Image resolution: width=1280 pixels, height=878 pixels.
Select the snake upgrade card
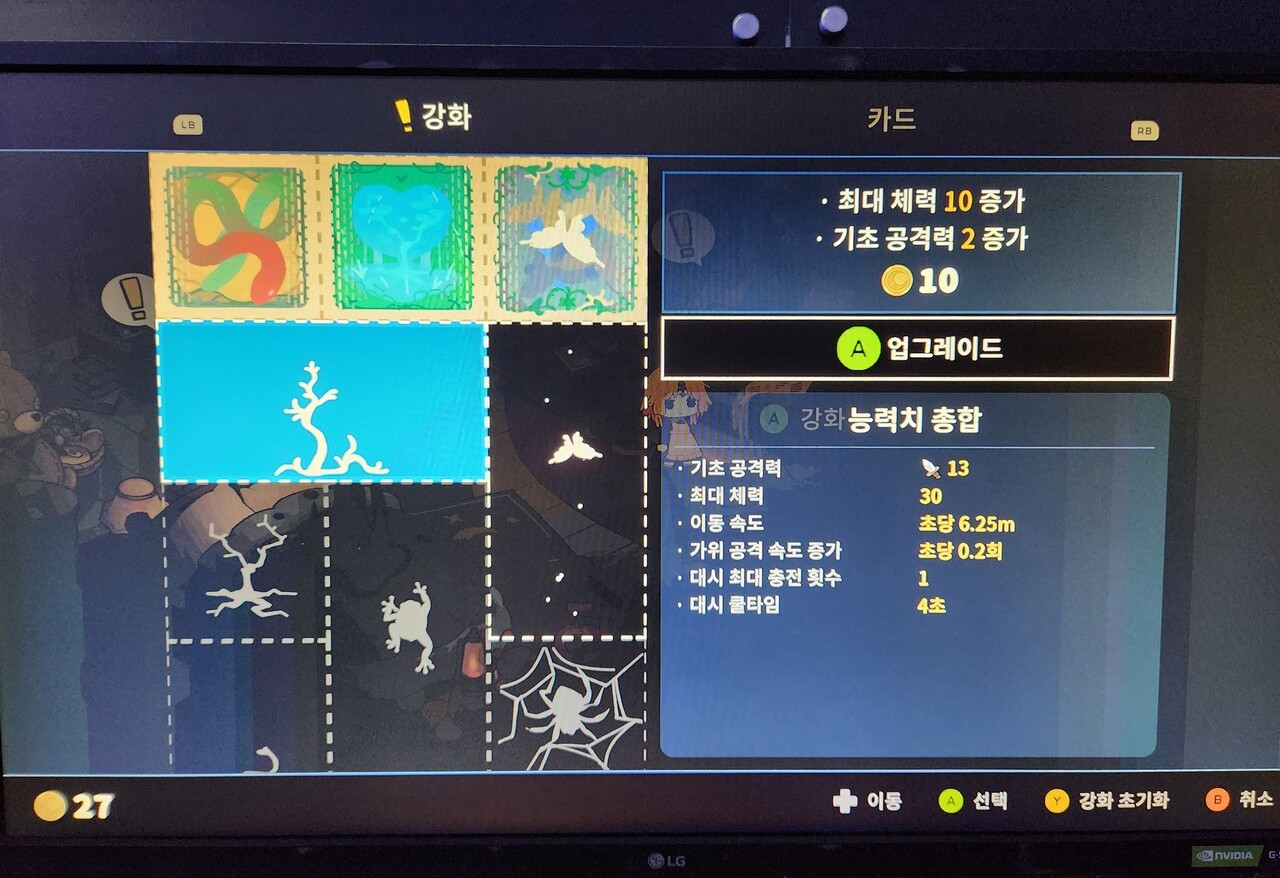(x=232, y=237)
